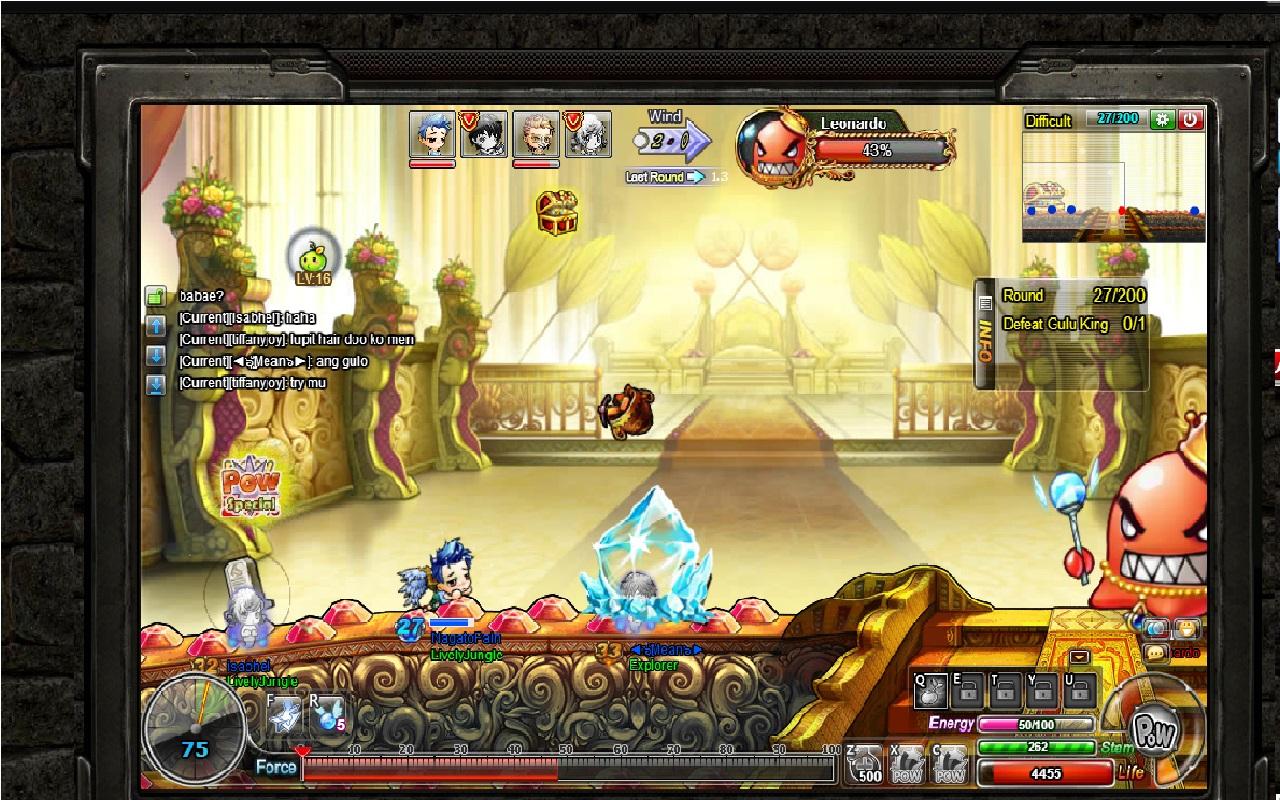Open the speech bubble quick chat
The image size is (1280, 800).
point(1154,653)
